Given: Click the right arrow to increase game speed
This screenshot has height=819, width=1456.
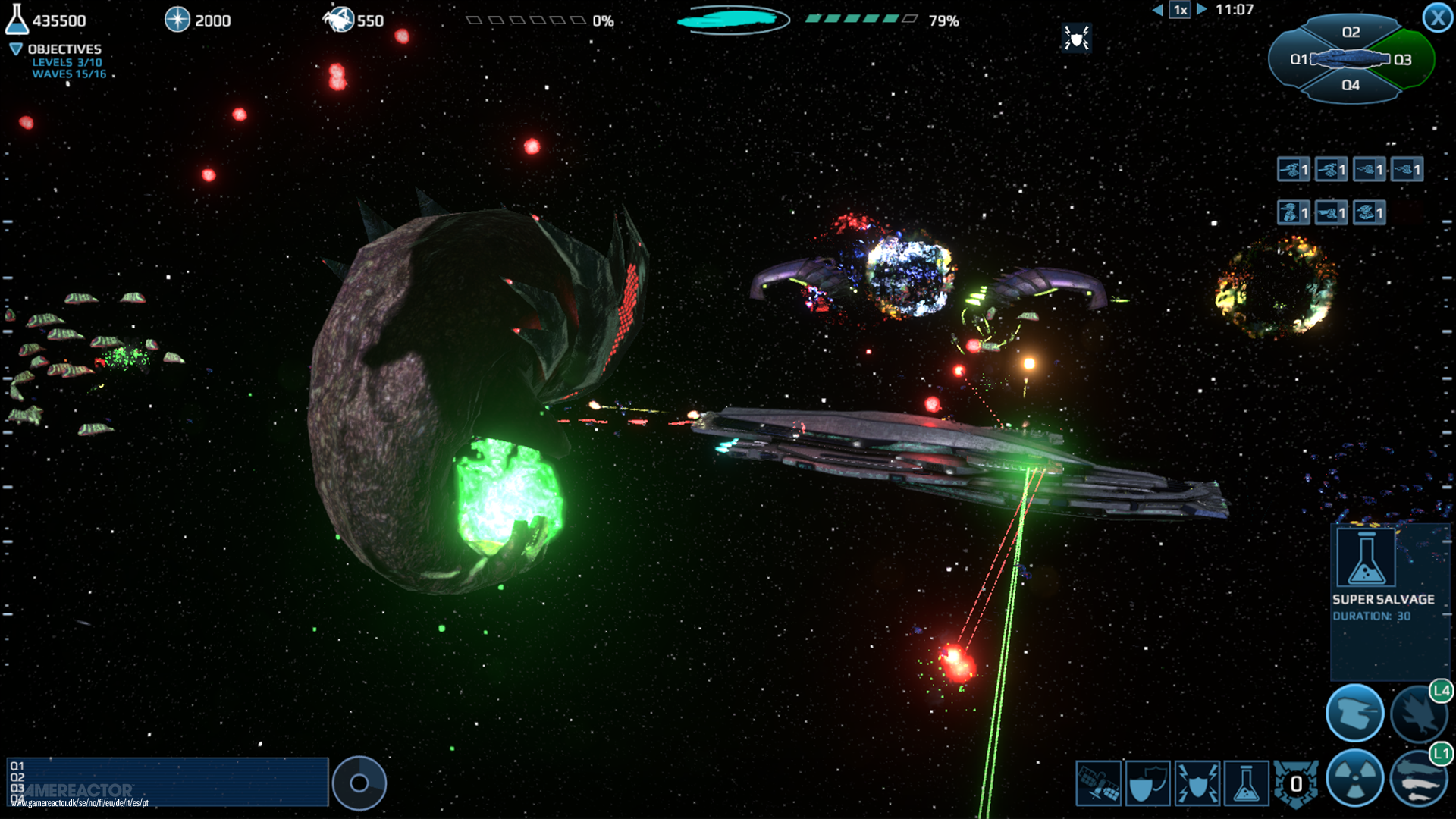Looking at the screenshot, I should (x=1200, y=10).
